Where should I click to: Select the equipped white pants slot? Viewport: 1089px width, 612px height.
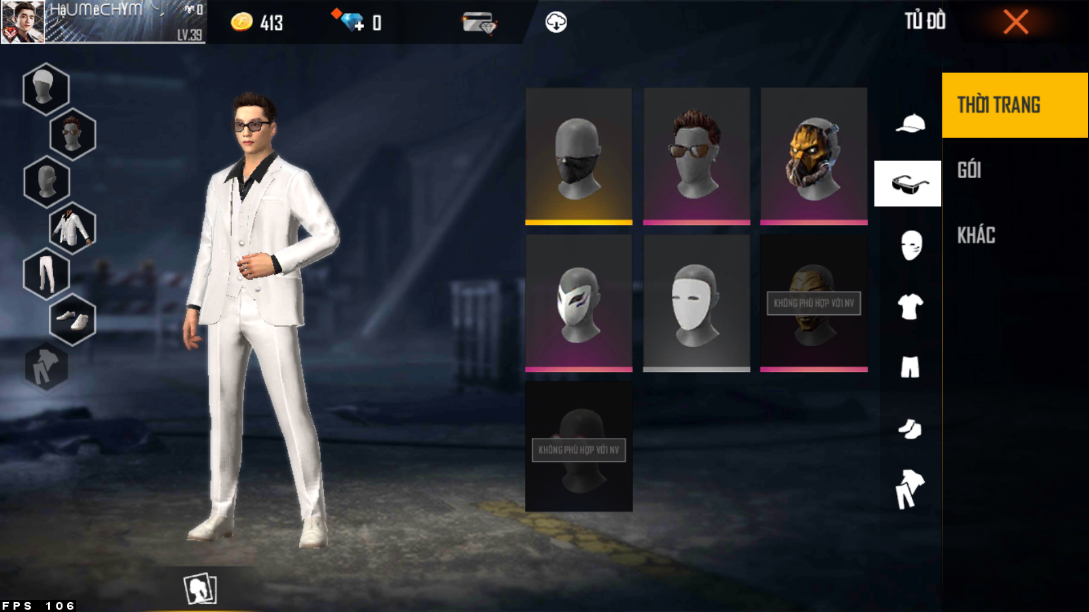coord(46,273)
